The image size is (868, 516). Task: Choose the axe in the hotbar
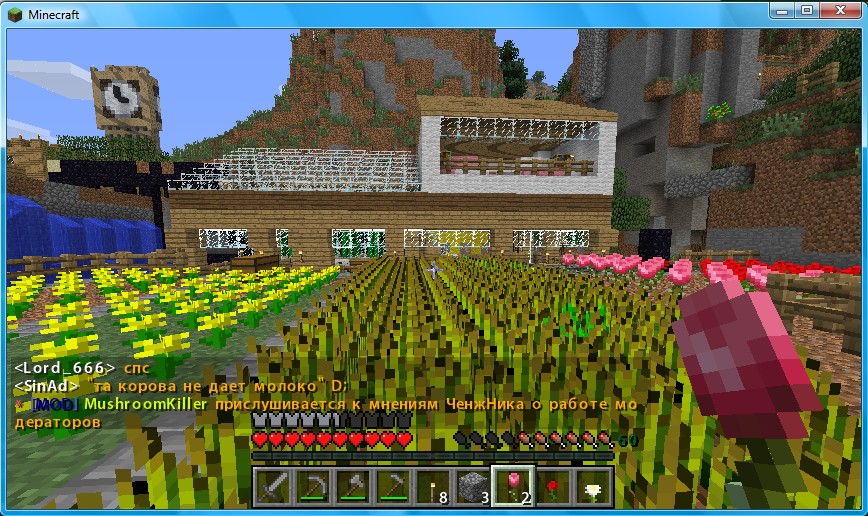353,487
